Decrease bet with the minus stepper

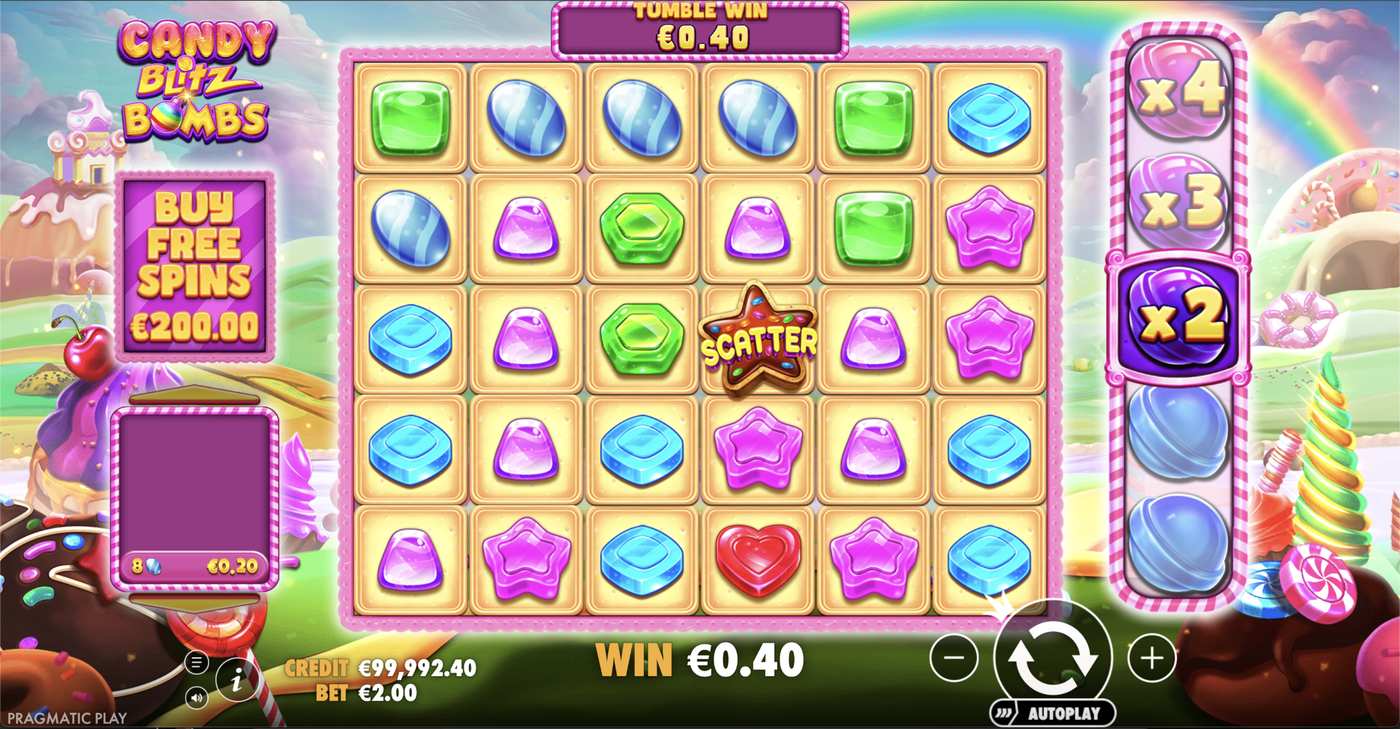[x=954, y=658]
